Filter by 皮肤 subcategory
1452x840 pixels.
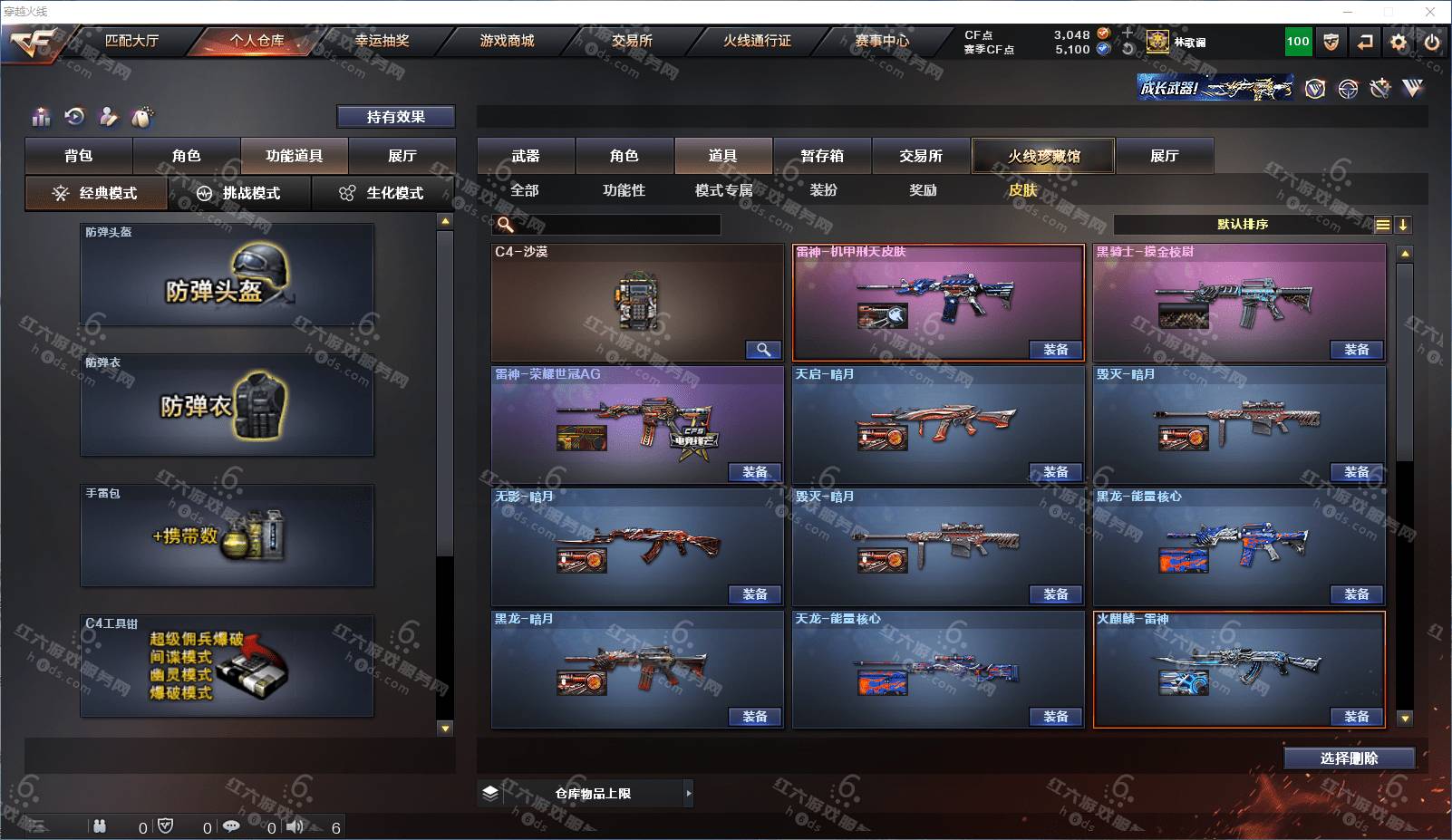pos(1022,190)
